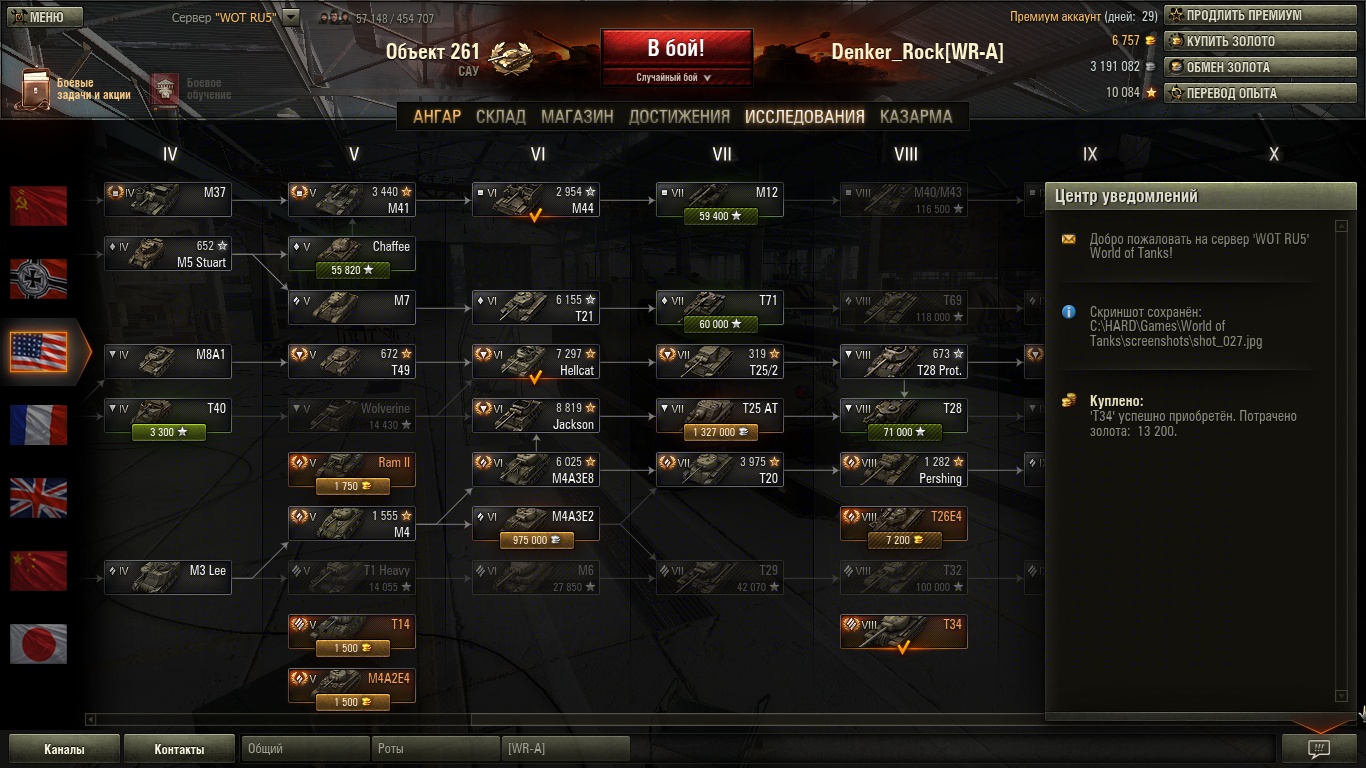Select the Hellcat tank node
1366x768 pixels.
pyautogui.click(x=536, y=362)
